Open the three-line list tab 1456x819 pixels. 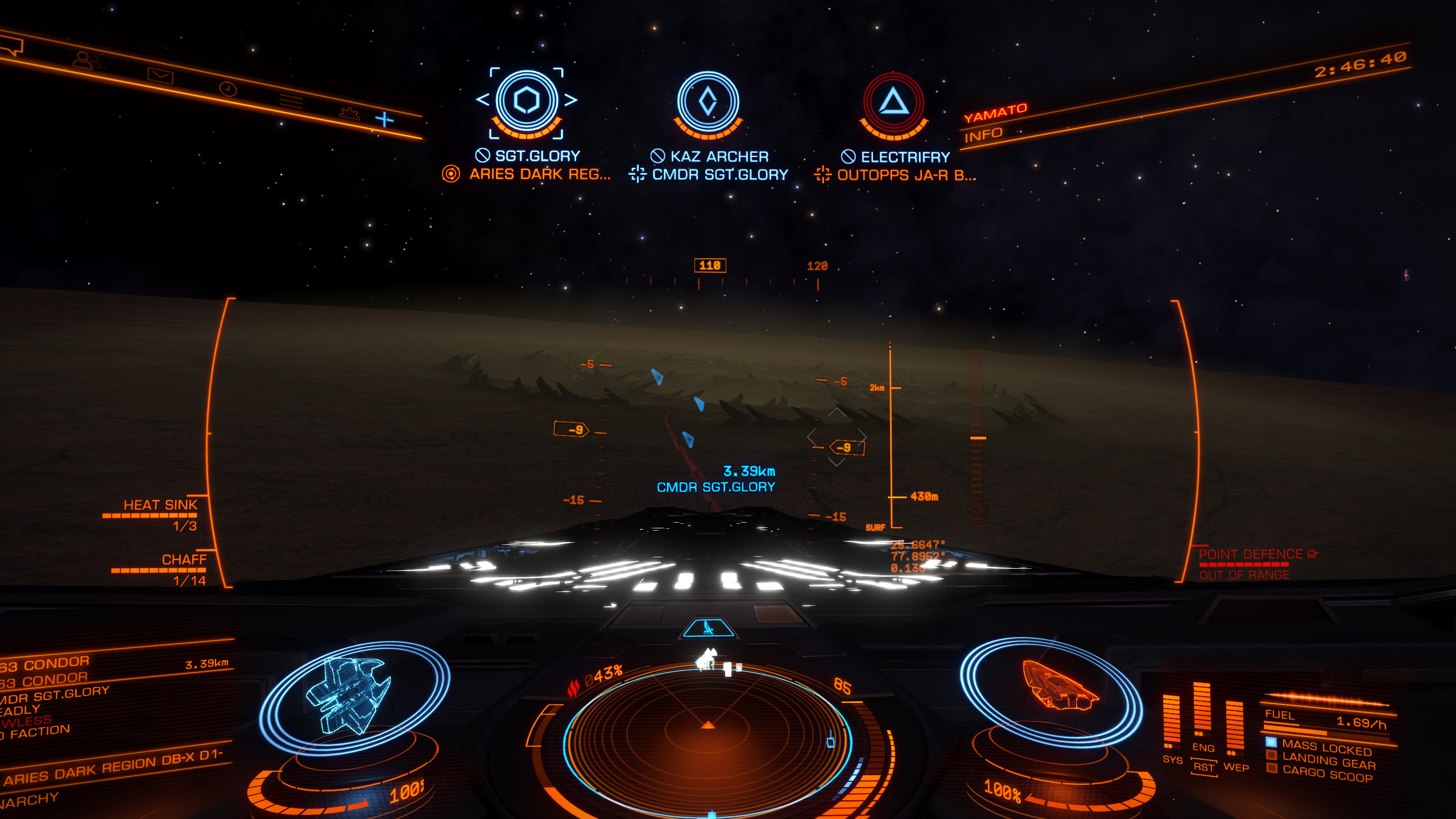coord(291,102)
